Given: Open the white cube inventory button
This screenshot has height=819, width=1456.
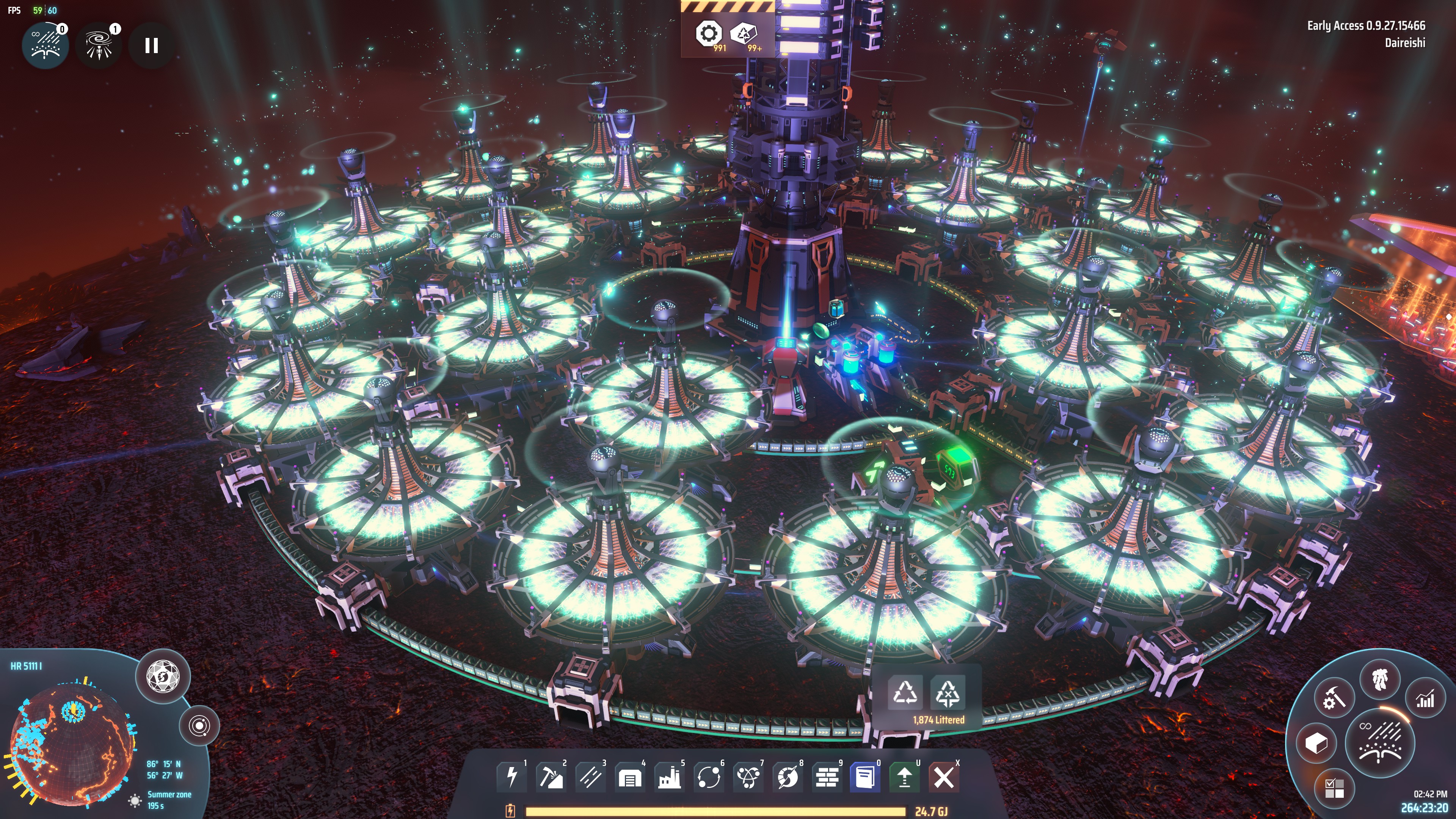Looking at the screenshot, I should (1316, 743).
